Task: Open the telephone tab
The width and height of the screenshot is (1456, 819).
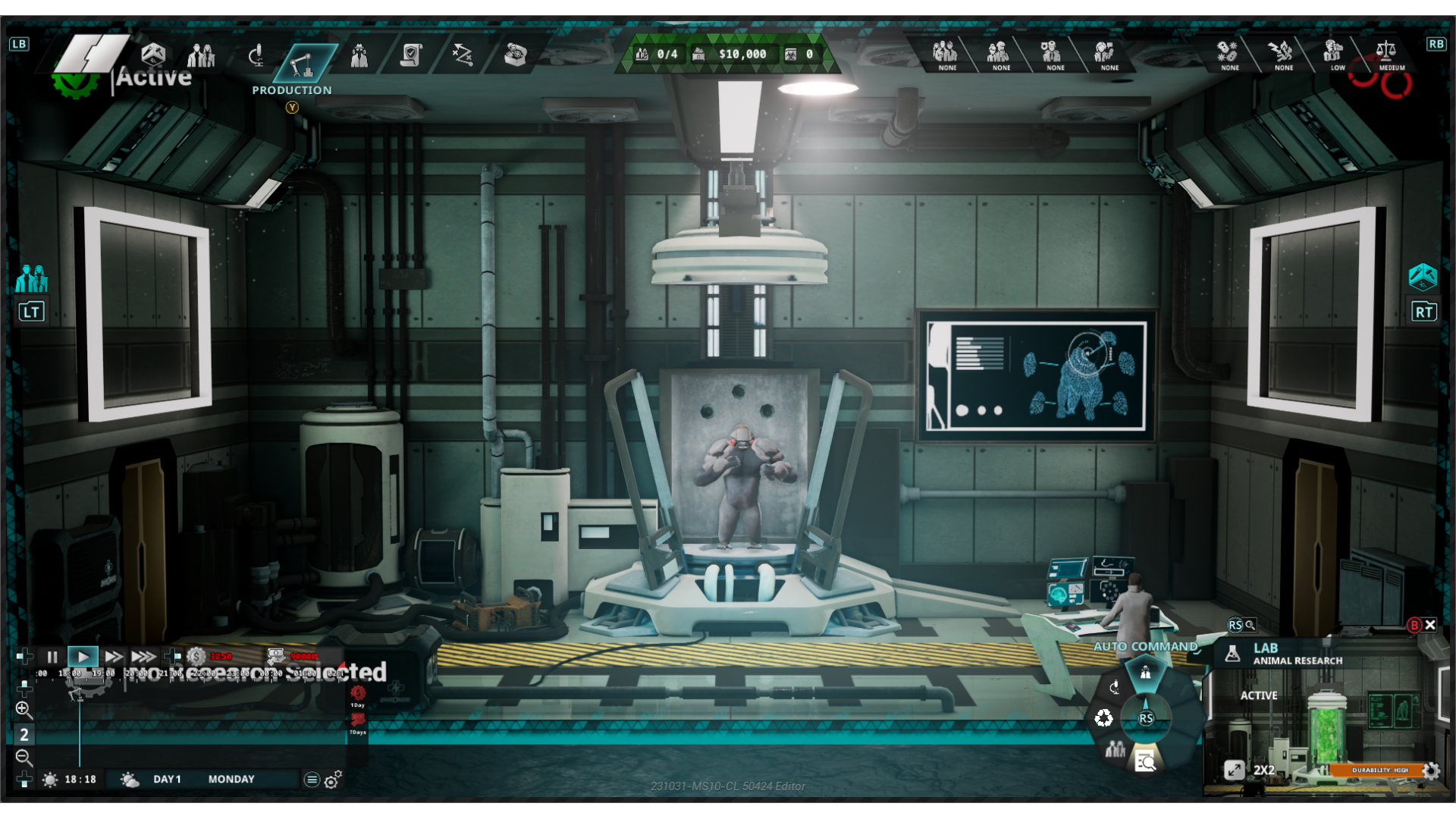Action: 516,55
